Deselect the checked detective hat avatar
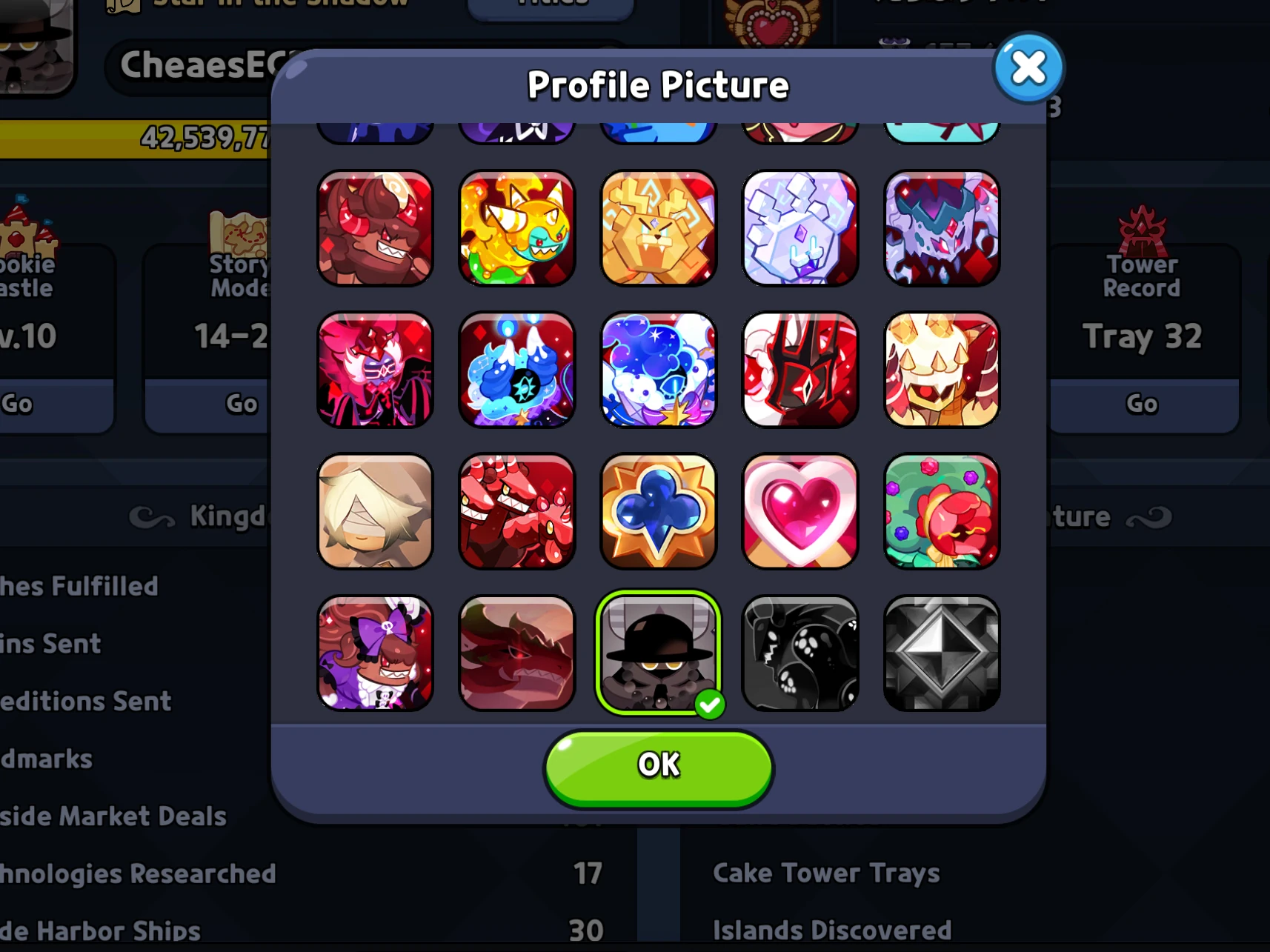 coord(658,653)
